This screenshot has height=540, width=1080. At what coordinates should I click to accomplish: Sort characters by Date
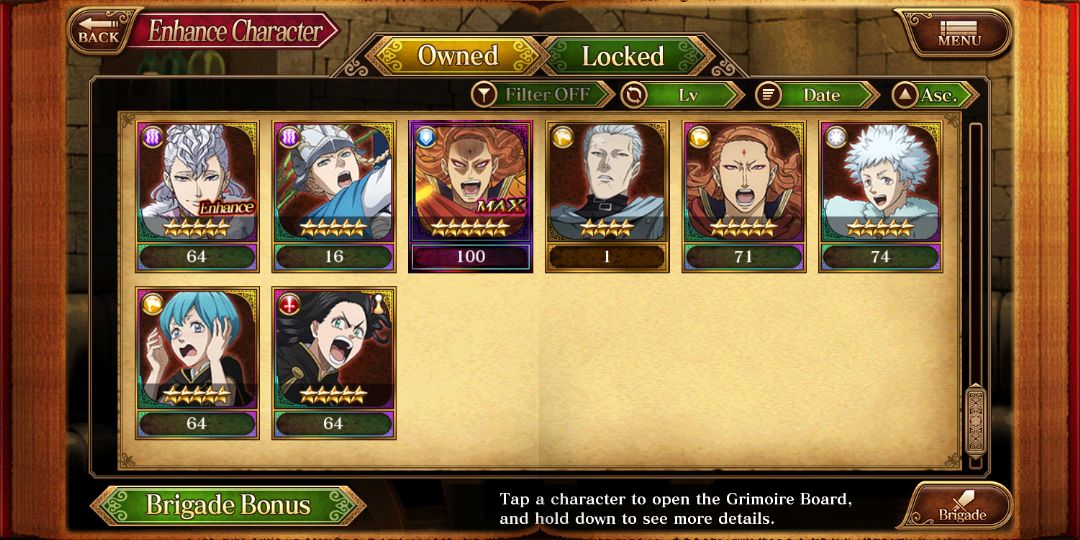816,95
